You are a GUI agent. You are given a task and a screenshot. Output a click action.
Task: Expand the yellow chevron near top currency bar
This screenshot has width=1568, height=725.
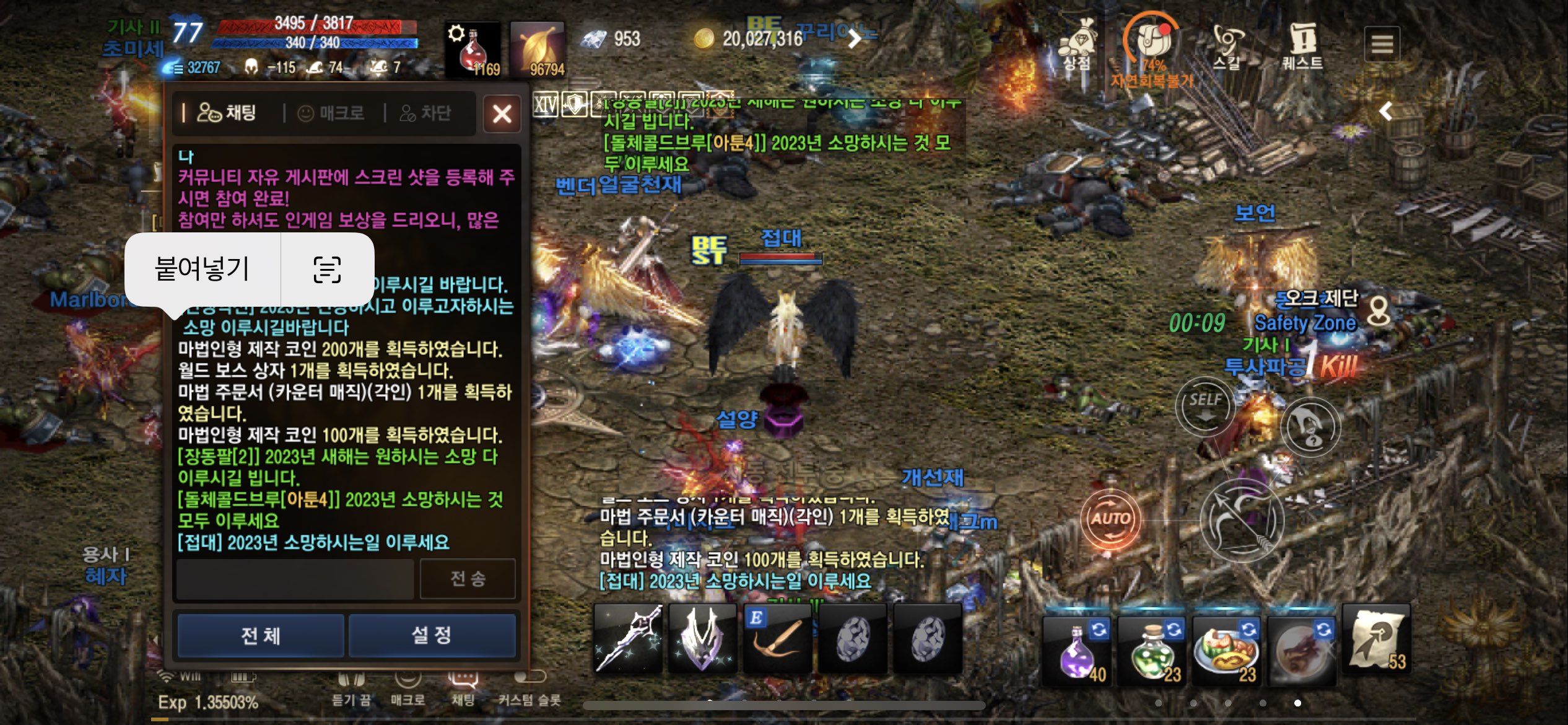(855, 39)
